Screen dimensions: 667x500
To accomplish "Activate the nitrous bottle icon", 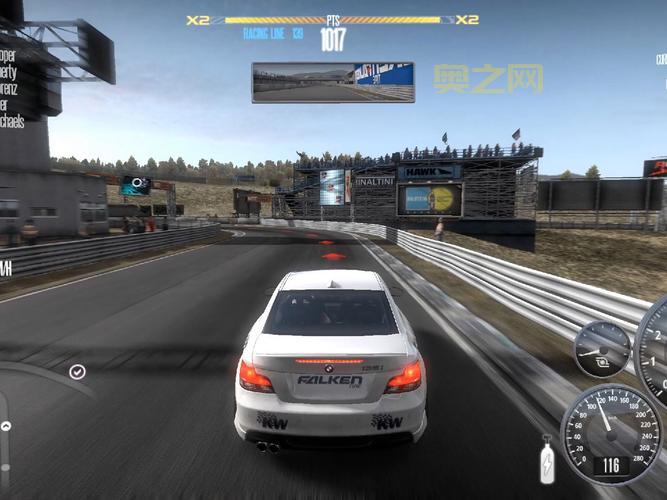I will tap(547, 463).
